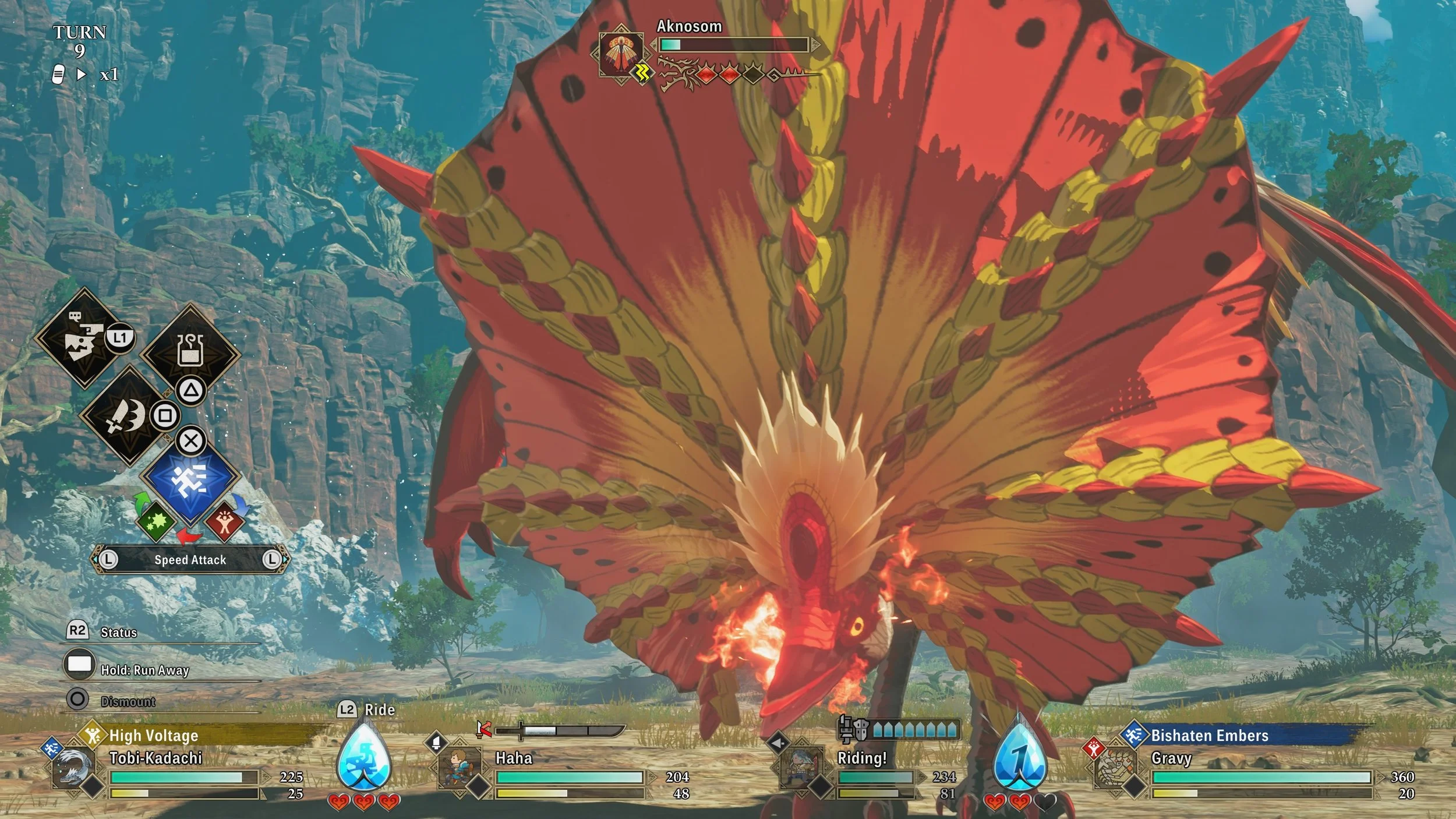Click the Speed Attack label bar
Screen dimensions: 1456x819
(190, 560)
